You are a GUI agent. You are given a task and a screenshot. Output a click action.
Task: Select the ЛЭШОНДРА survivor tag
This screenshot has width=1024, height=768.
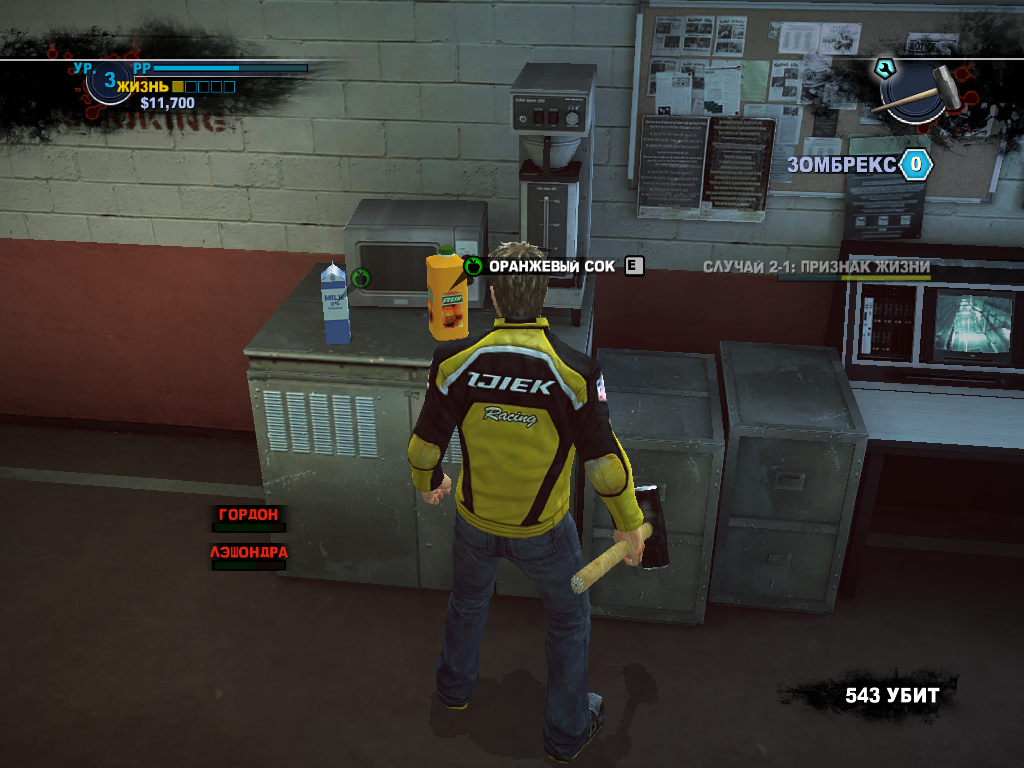(249, 552)
